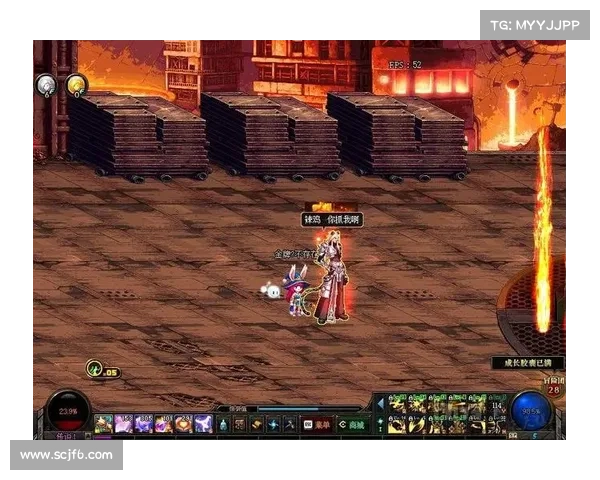Open the yellow scroll quest icon
Viewport: 600px width, 480px height.
click(x=257, y=424)
